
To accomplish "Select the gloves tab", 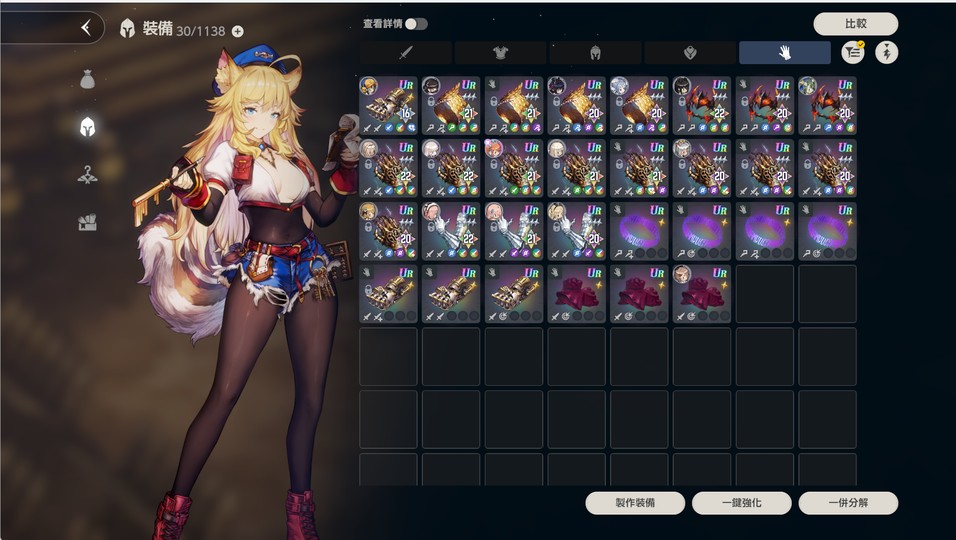I will coord(784,53).
